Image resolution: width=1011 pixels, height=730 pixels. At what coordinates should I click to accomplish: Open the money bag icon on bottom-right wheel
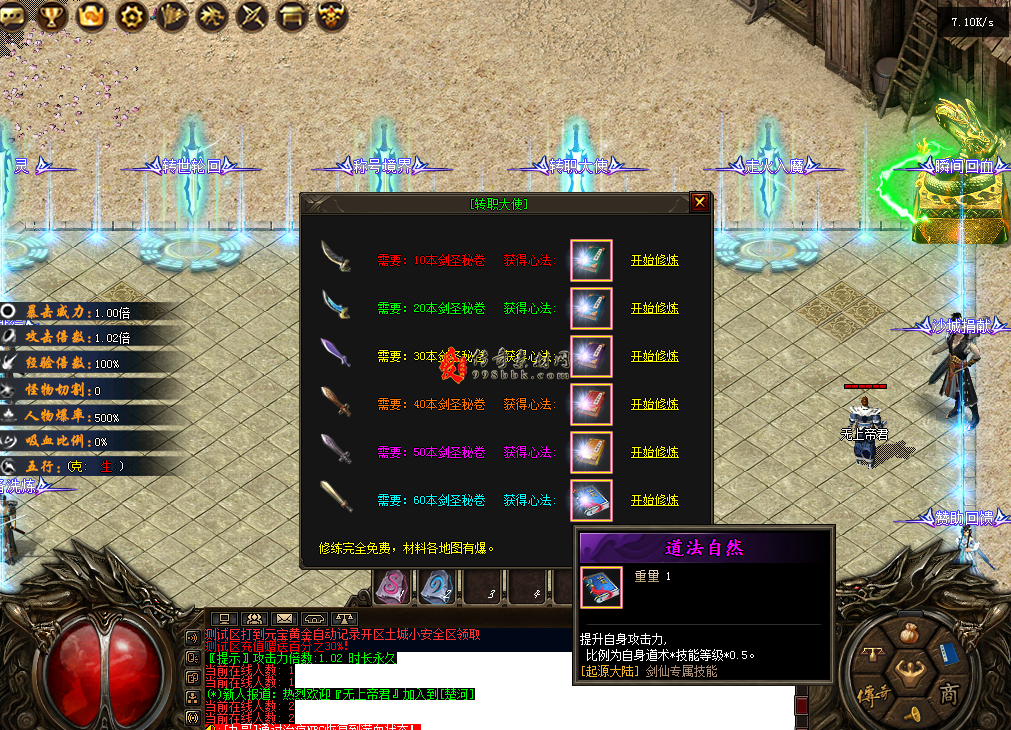(909, 634)
